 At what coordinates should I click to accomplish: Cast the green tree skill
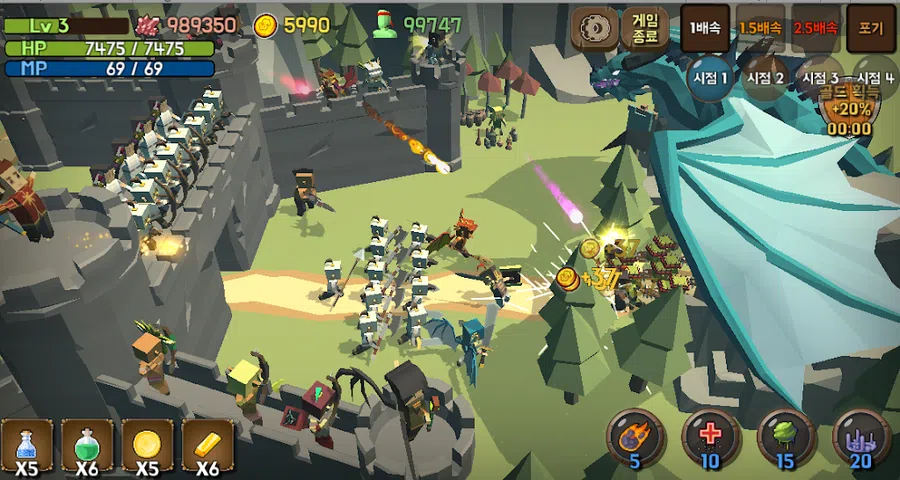(785, 436)
